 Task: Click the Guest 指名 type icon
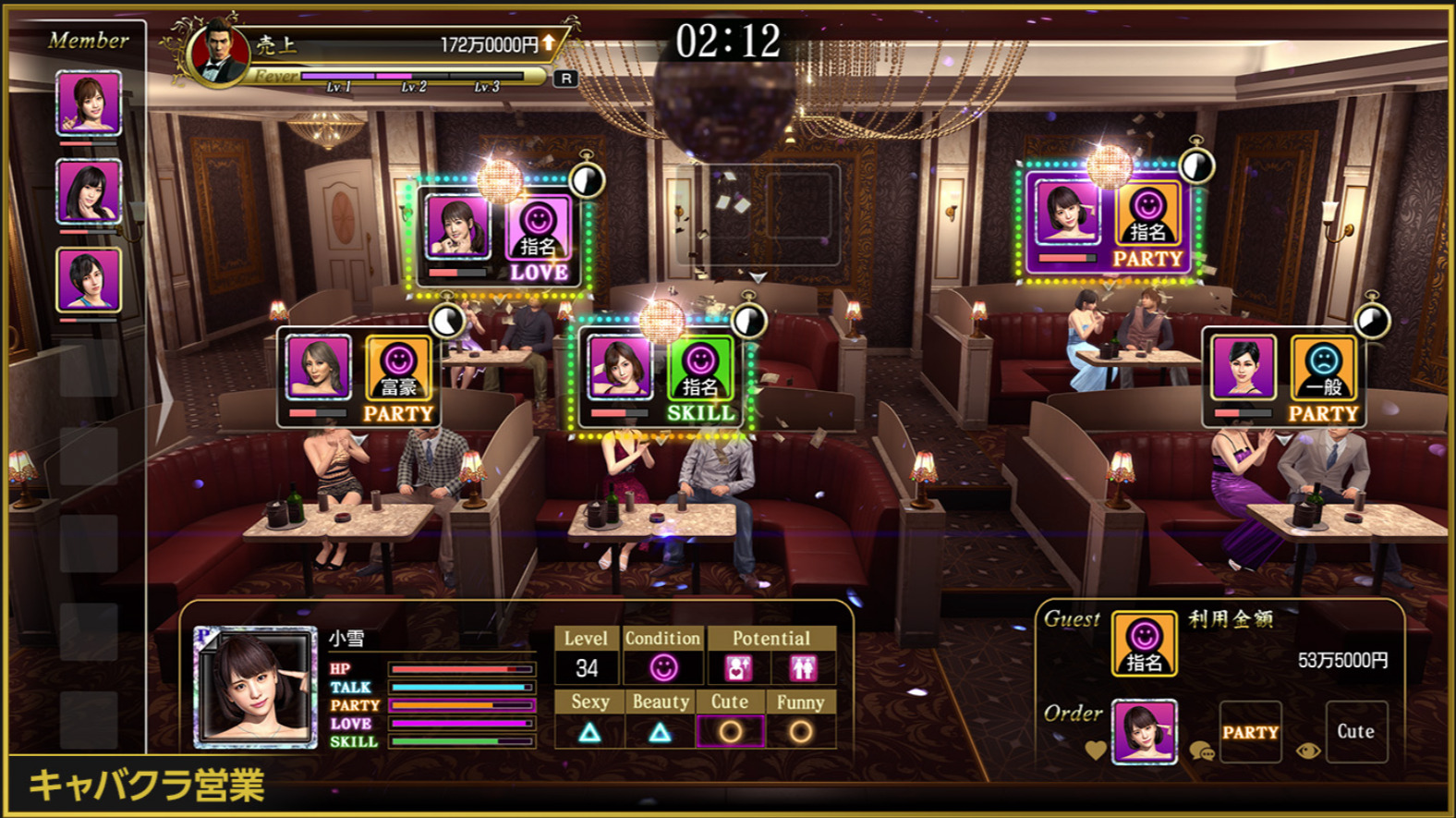(x=1144, y=643)
